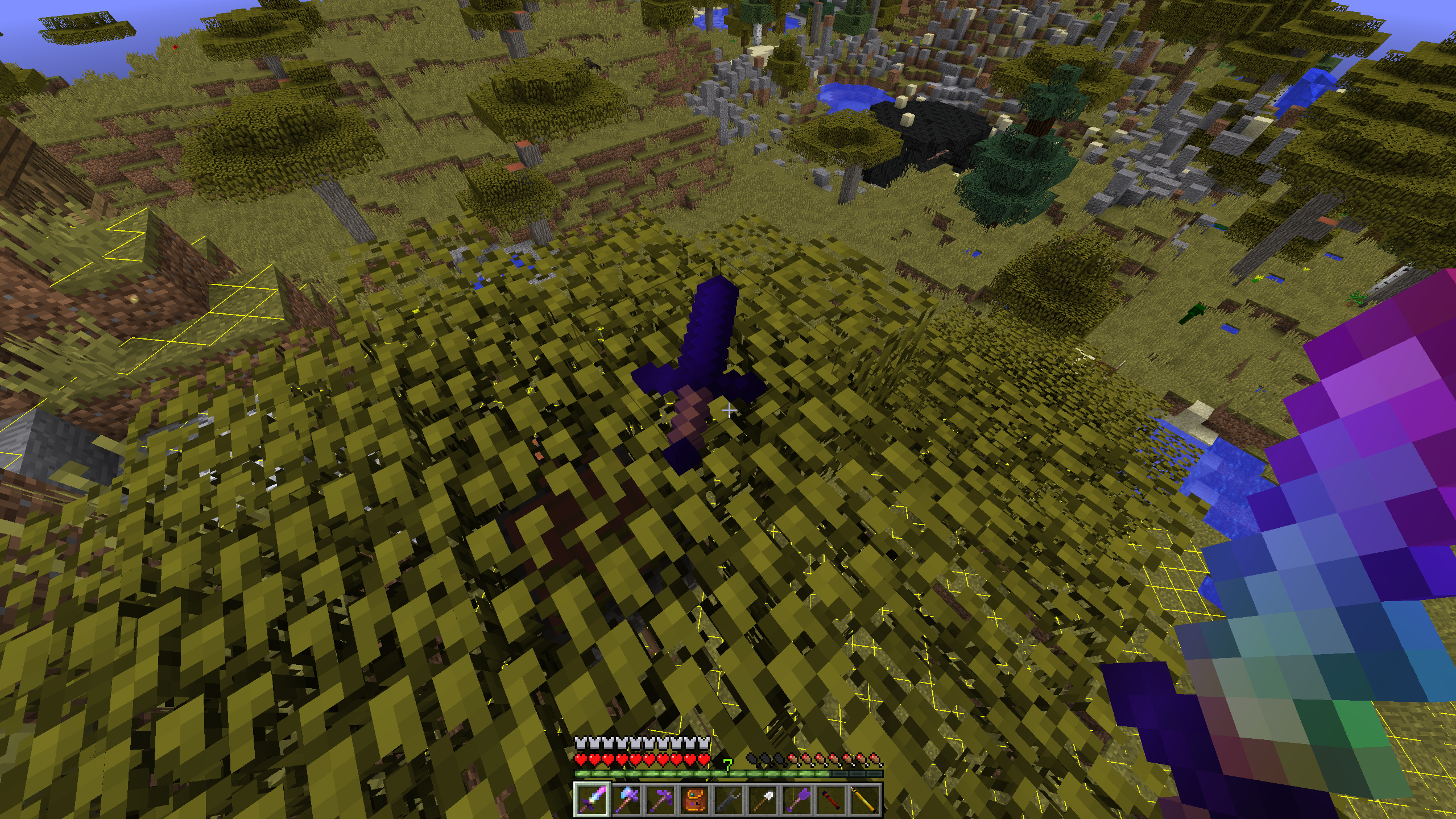Select the golden staff hotbar slot
This screenshot has width=1456, height=819.
[864, 800]
